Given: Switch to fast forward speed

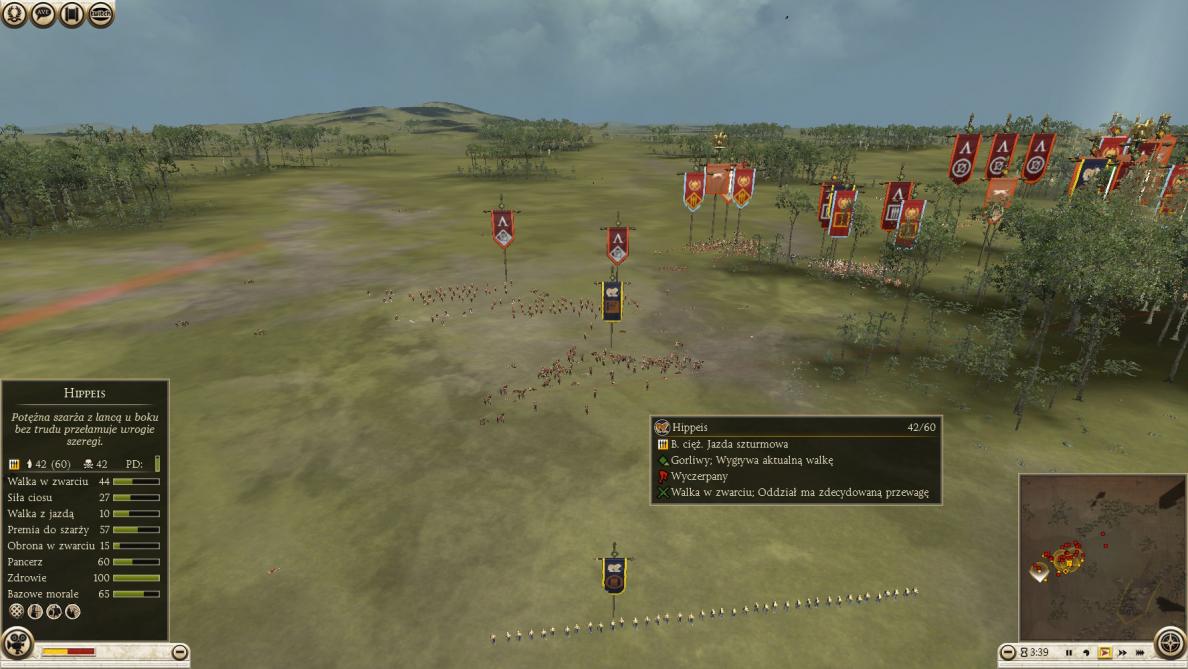Looking at the screenshot, I should [1123, 653].
